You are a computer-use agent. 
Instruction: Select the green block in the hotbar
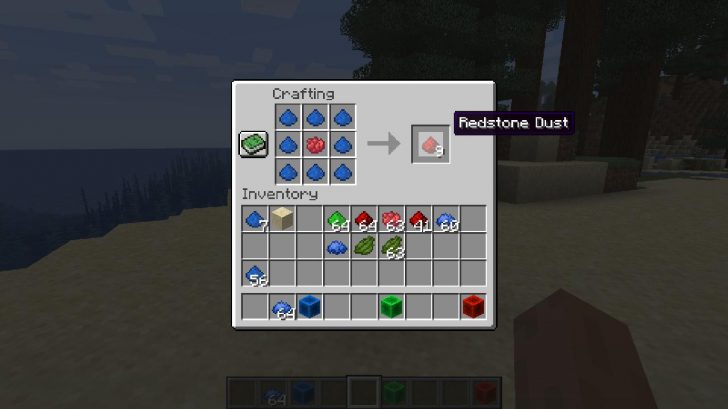click(391, 307)
